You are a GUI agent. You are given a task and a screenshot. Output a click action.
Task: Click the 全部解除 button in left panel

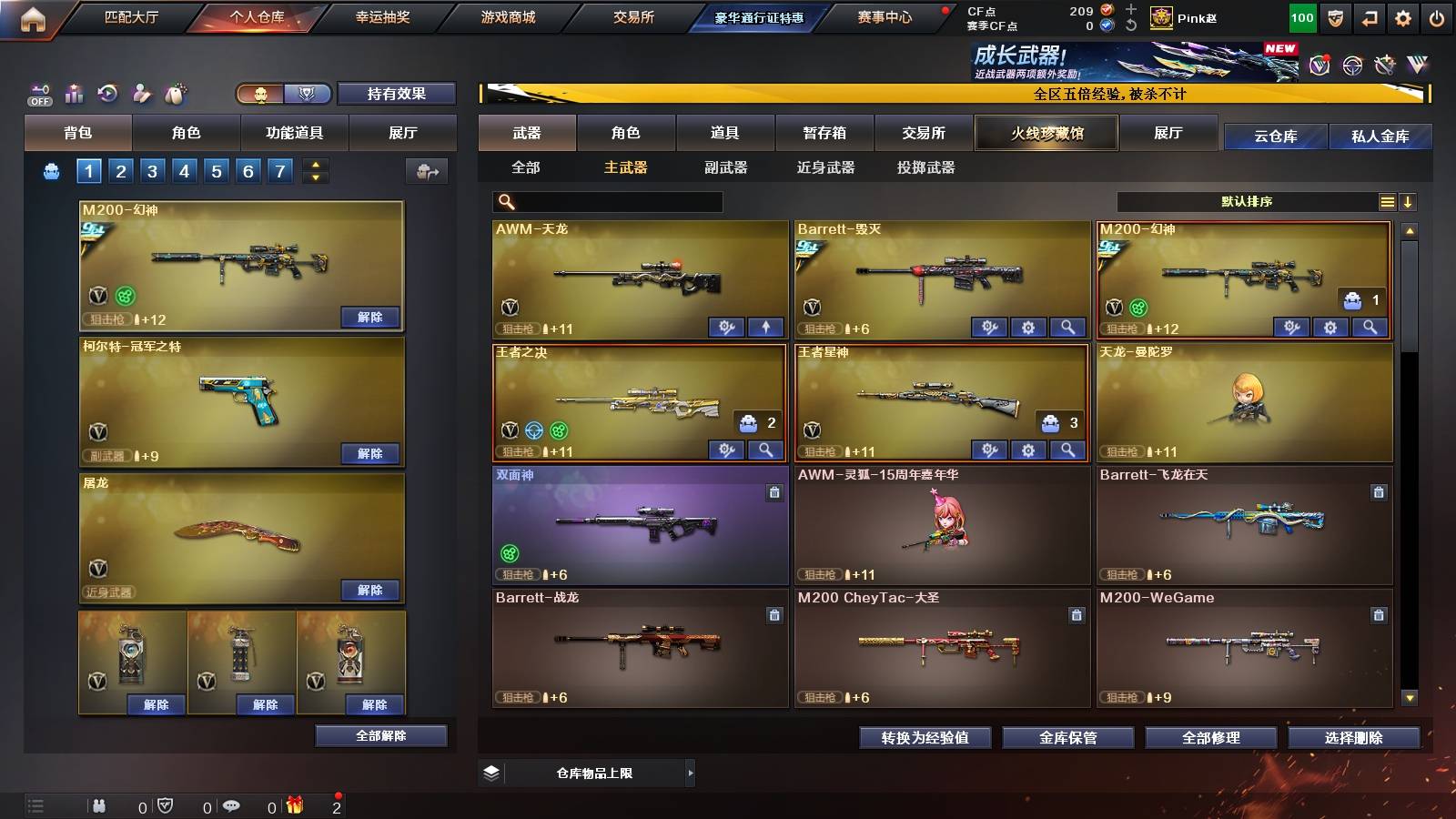(380, 735)
